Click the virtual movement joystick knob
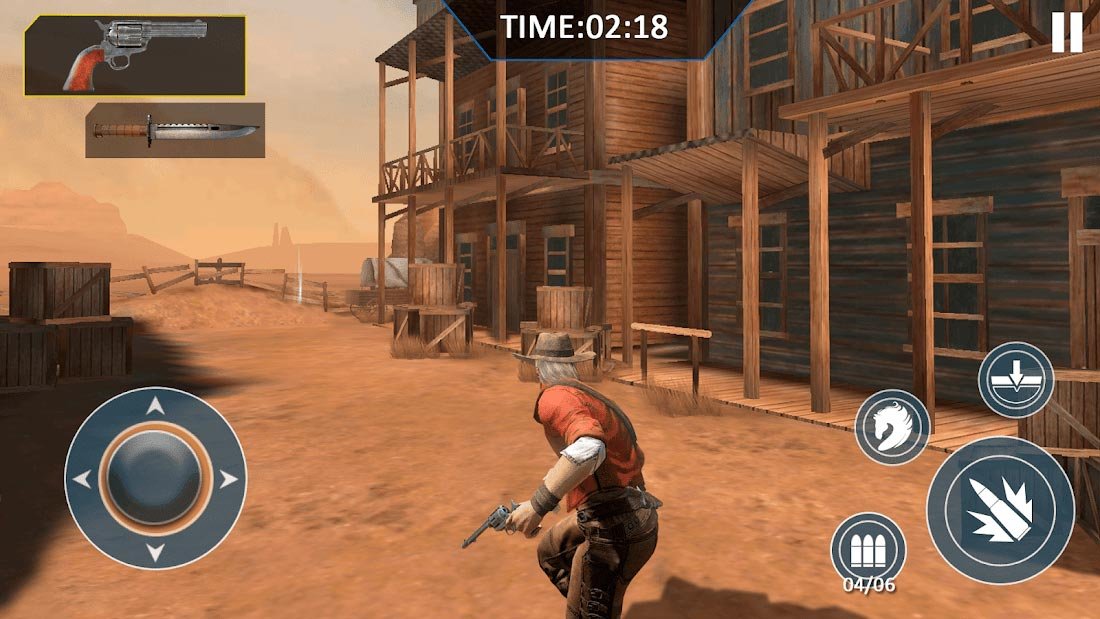 [155, 477]
